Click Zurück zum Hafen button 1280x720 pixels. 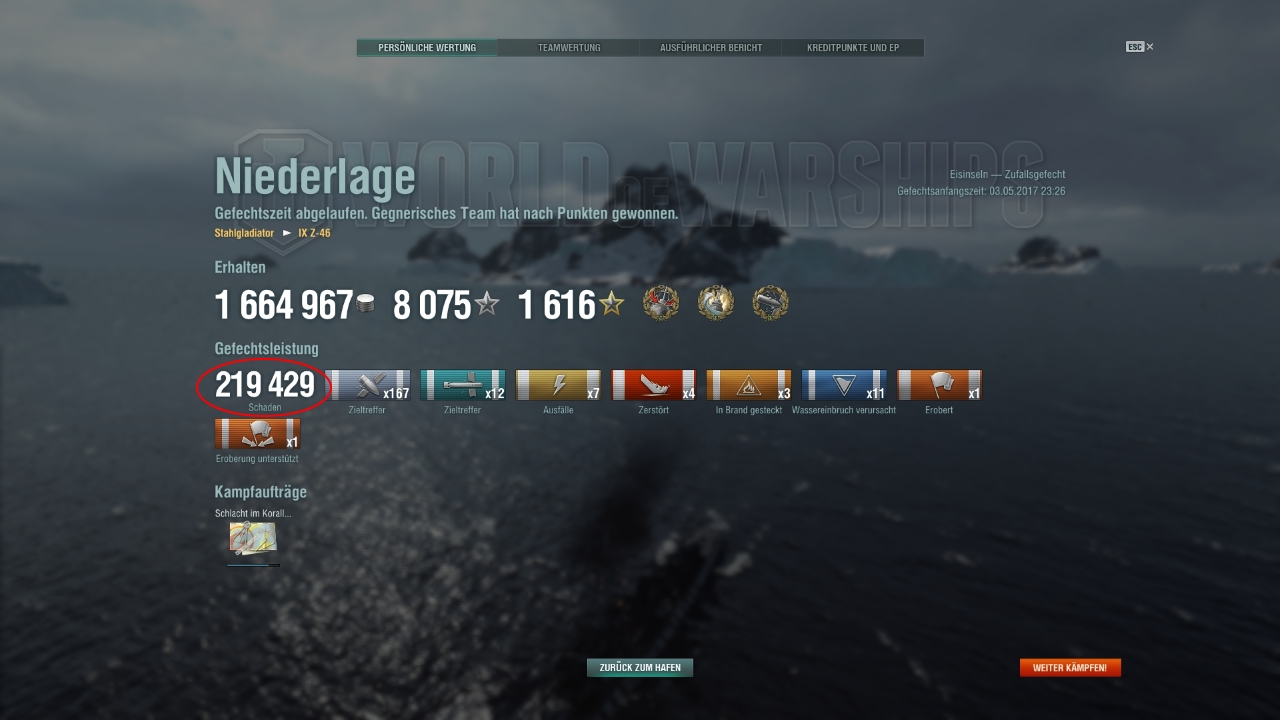(640, 667)
